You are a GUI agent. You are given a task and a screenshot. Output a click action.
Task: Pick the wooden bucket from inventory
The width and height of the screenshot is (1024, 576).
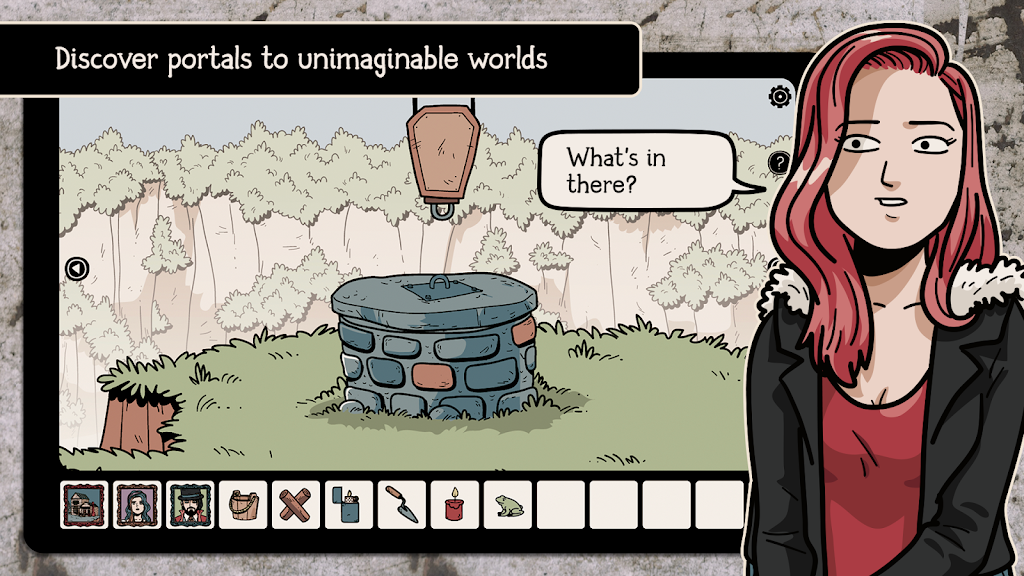coord(243,505)
